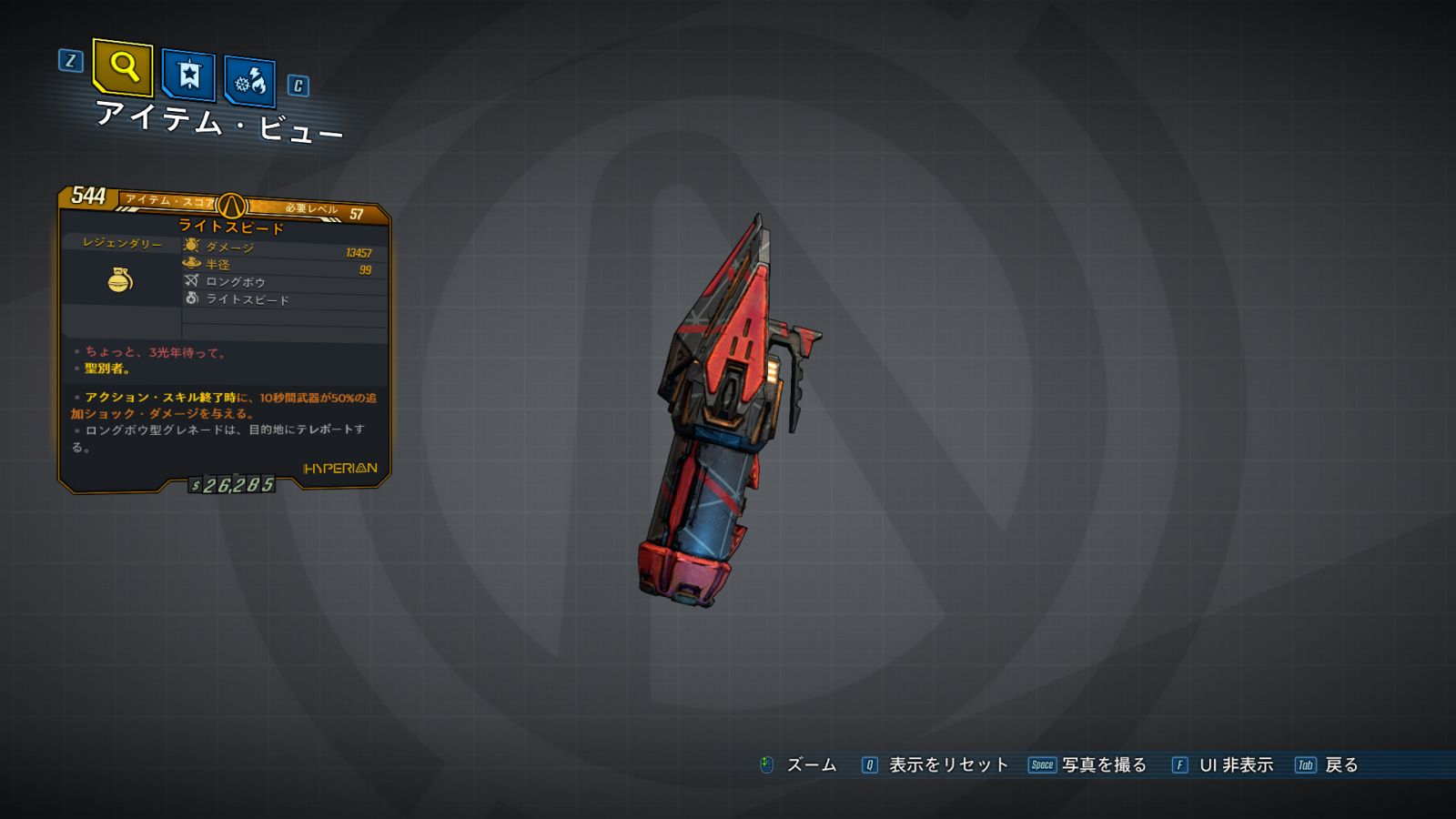Open the gear and flame tab
Image resolution: width=1456 pixels, height=819 pixels.
tap(249, 82)
